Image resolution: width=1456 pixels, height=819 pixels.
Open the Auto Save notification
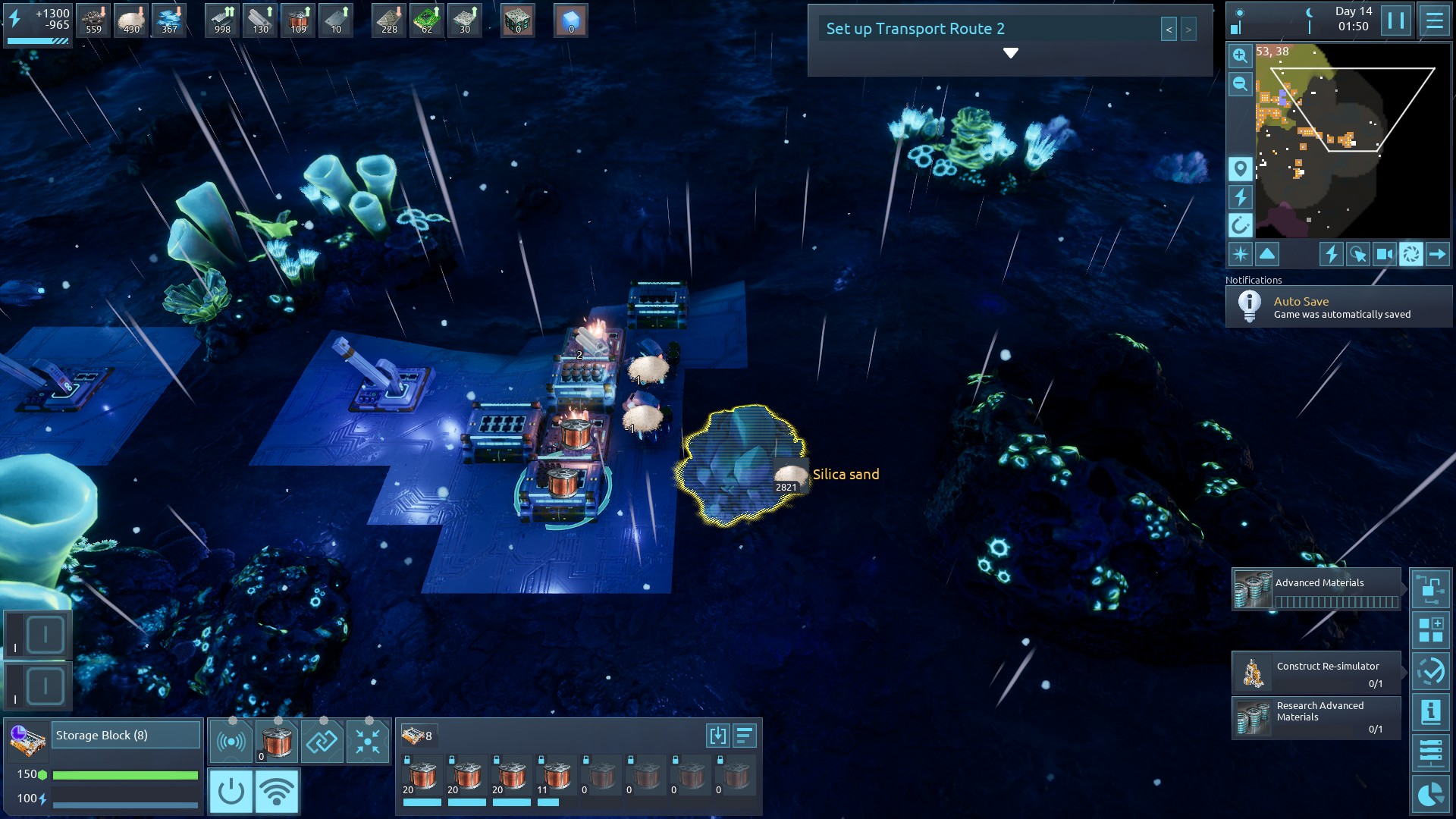click(1338, 307)
